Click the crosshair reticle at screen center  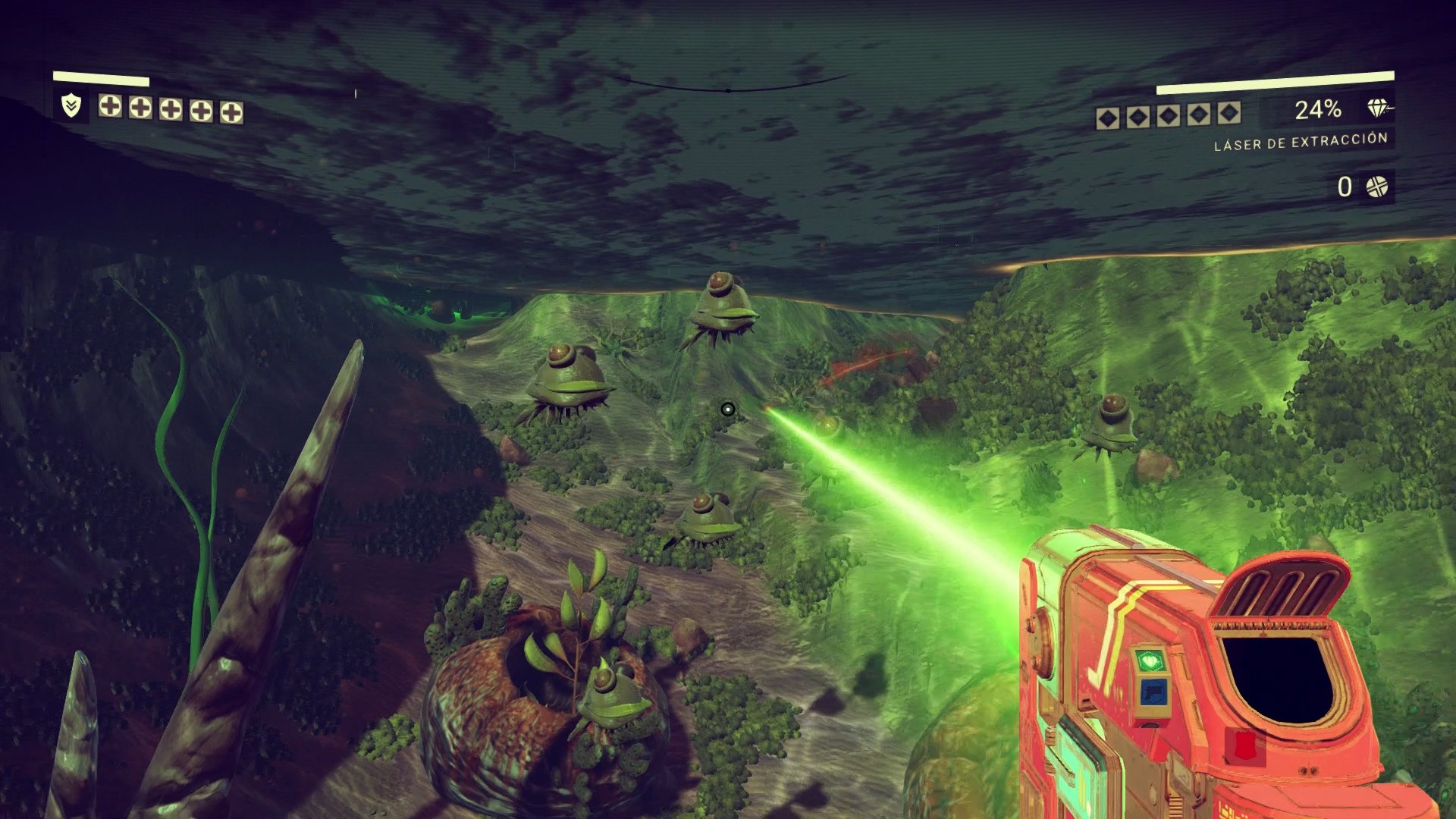click(730, 409)
